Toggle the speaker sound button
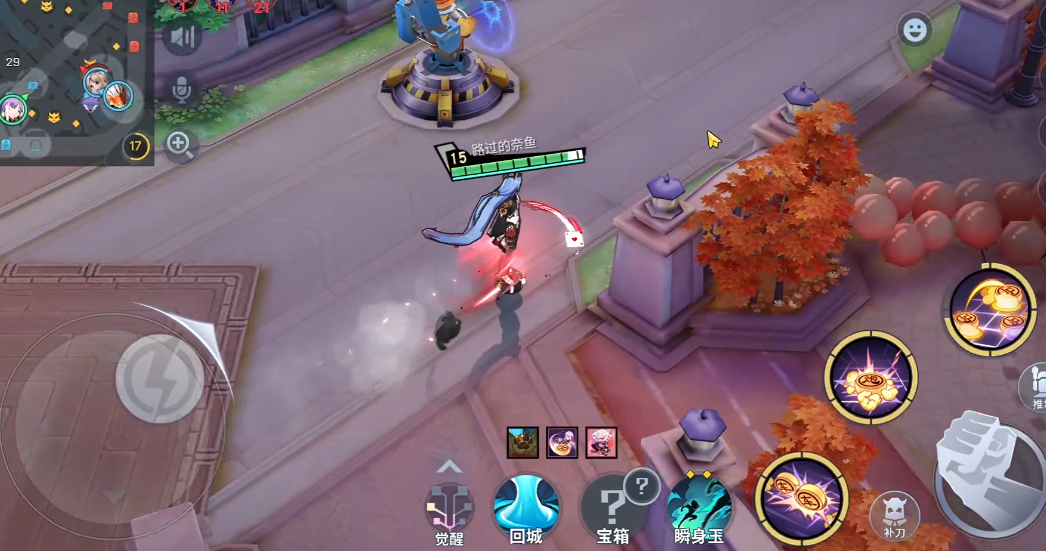Viewport: 1046px width, 551px height. tap(181, 37)
